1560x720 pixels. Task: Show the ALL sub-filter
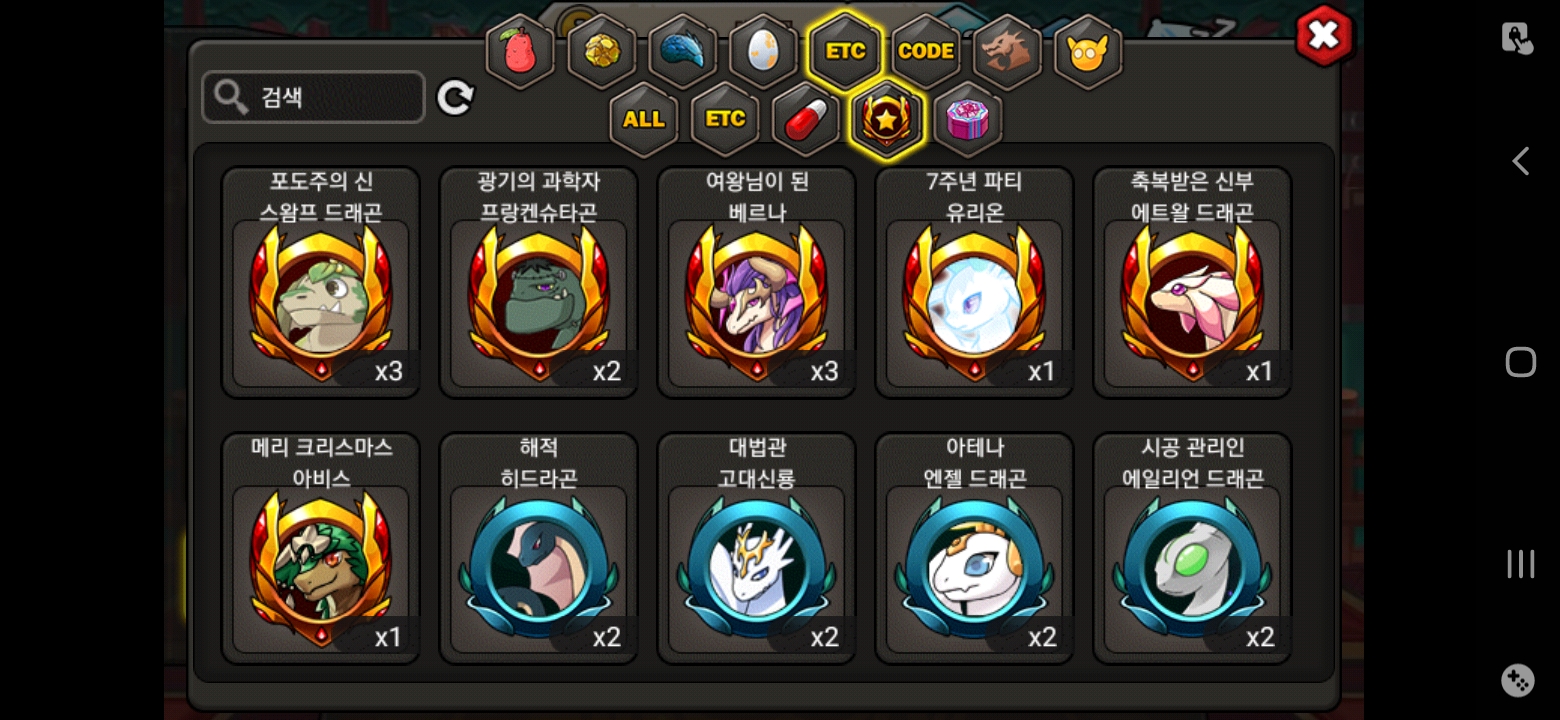tap(644, 120)
